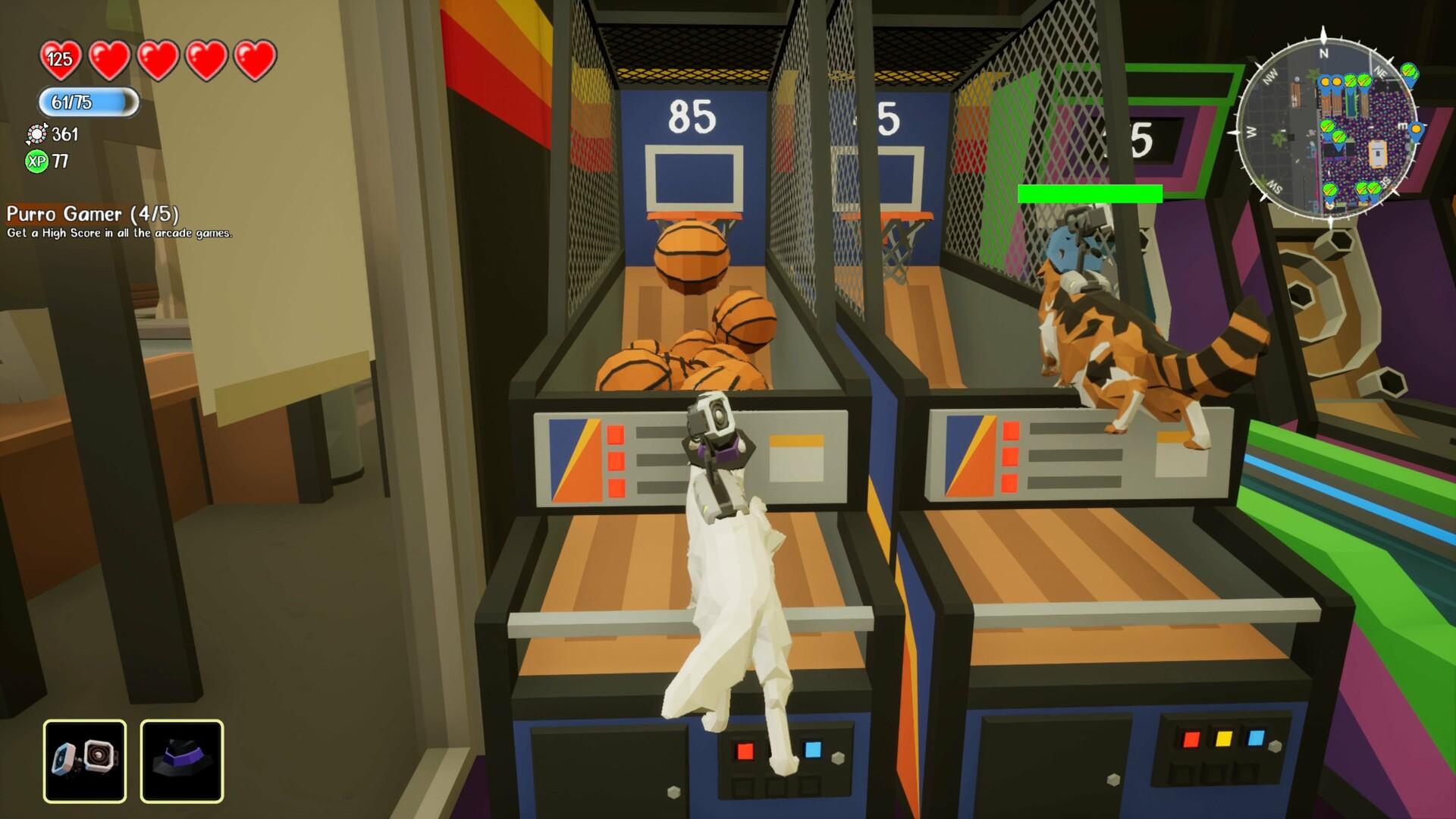The height and width of the screenshot is (819, 1456).
Task: Click the NW direction label on the minimap
Action: [x=1271, y=74]
